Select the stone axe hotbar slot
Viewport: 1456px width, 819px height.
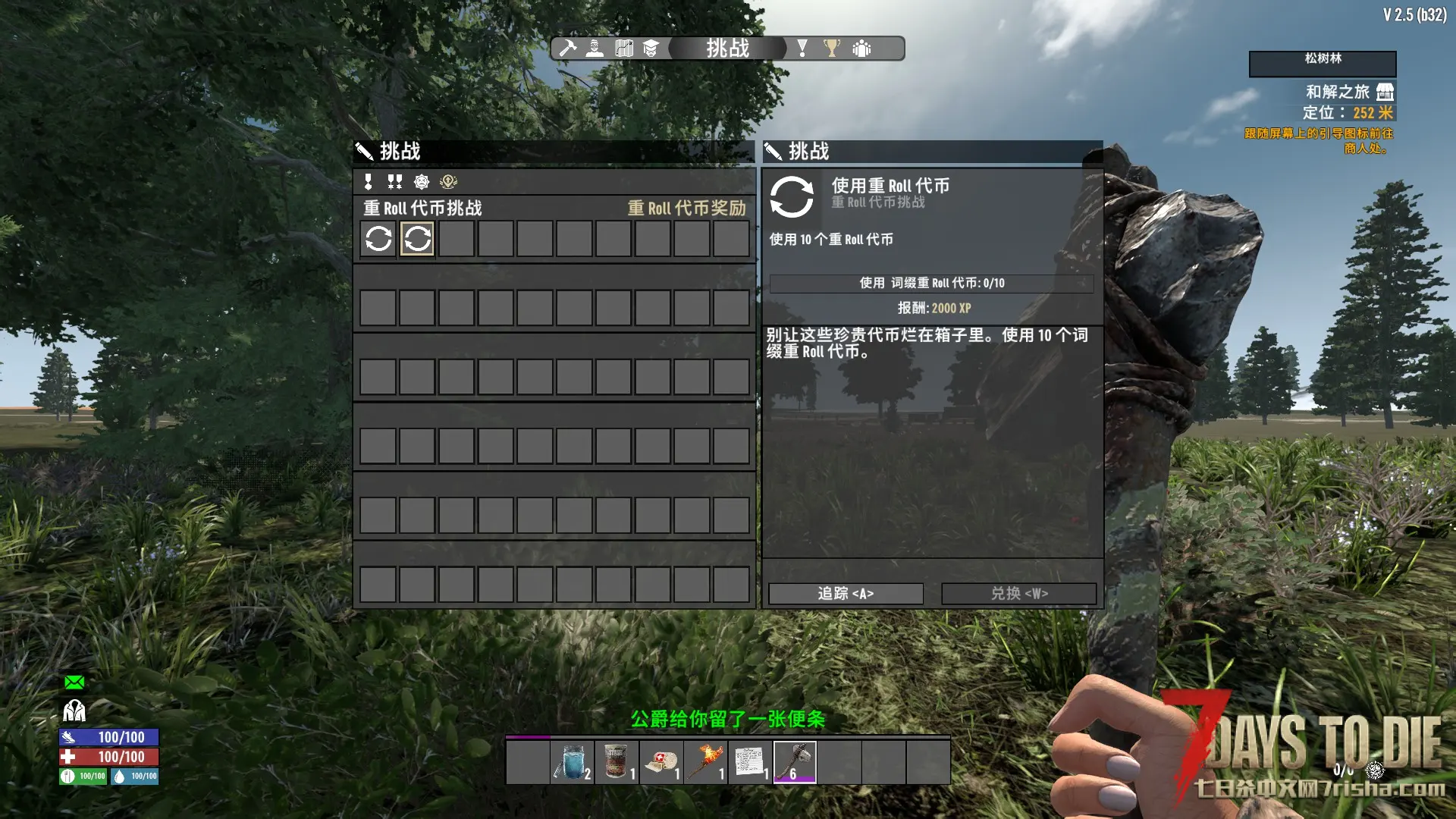[x=794, y=761]
